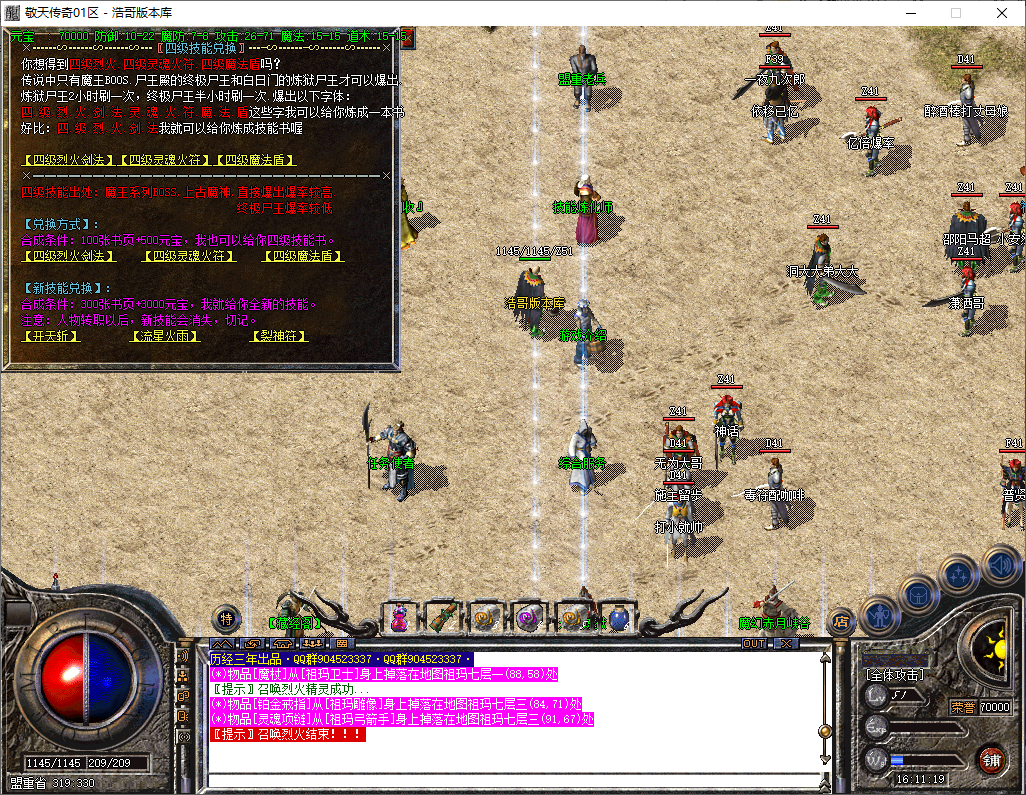The height and width of the screenshot is (795, 1026).
Task: Open the 店 shop button
Action: (x=841, y=621)
